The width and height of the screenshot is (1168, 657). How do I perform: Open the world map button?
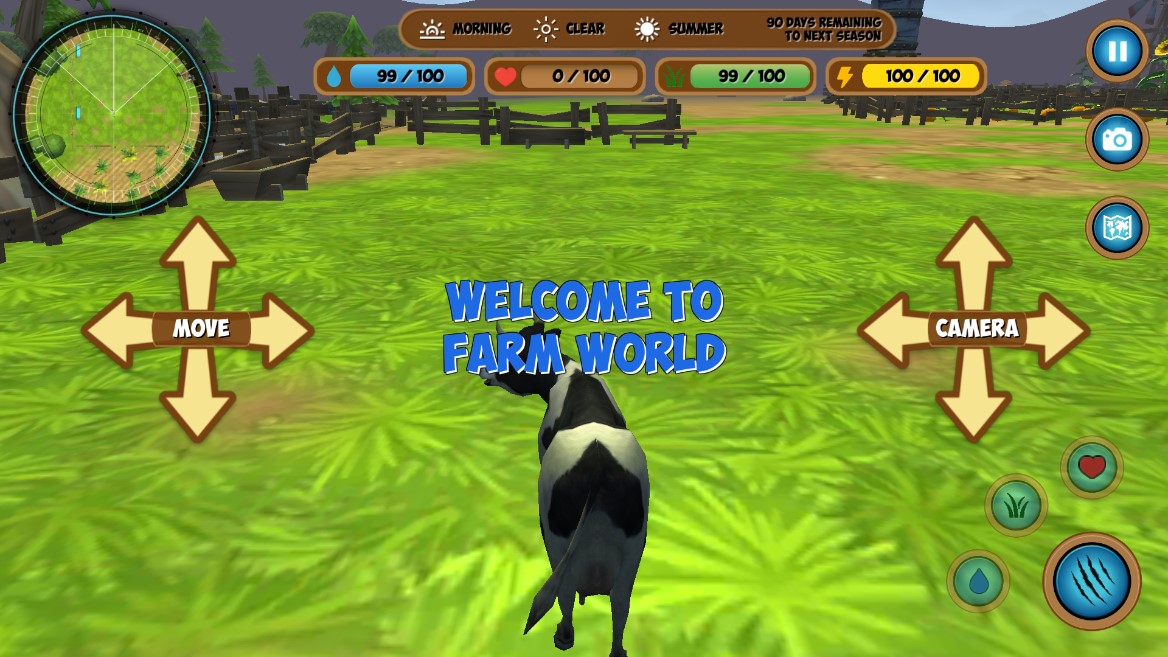click(x=1117, y=227)
